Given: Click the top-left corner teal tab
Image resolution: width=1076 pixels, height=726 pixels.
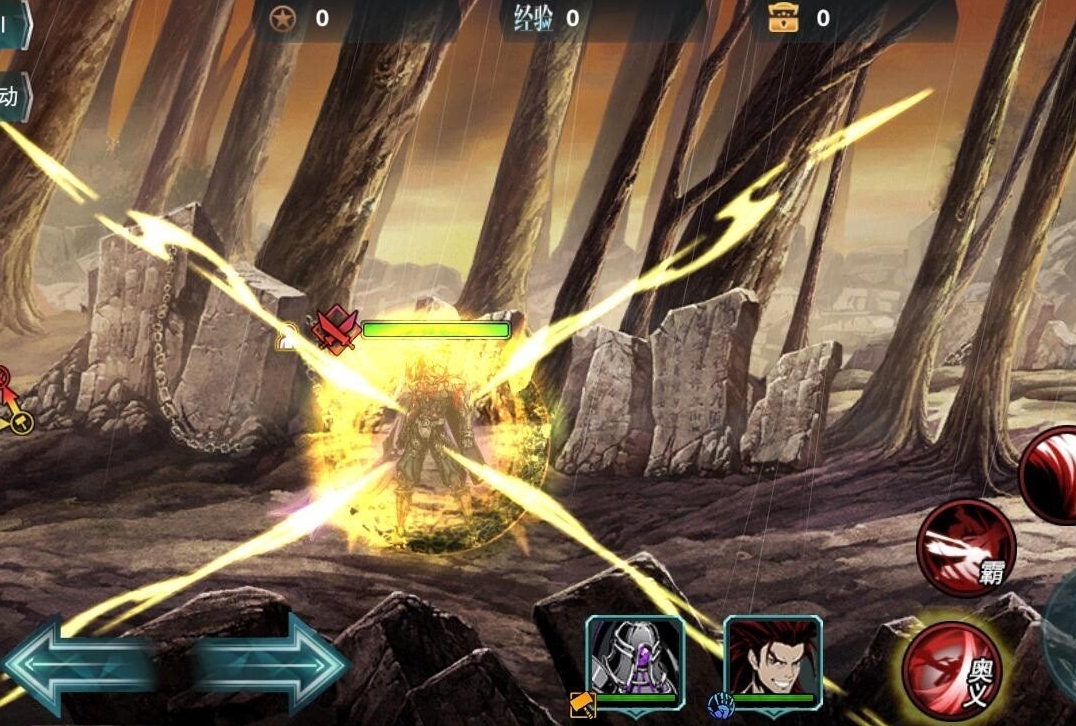Looking at the screenshot, I should 12,22.
